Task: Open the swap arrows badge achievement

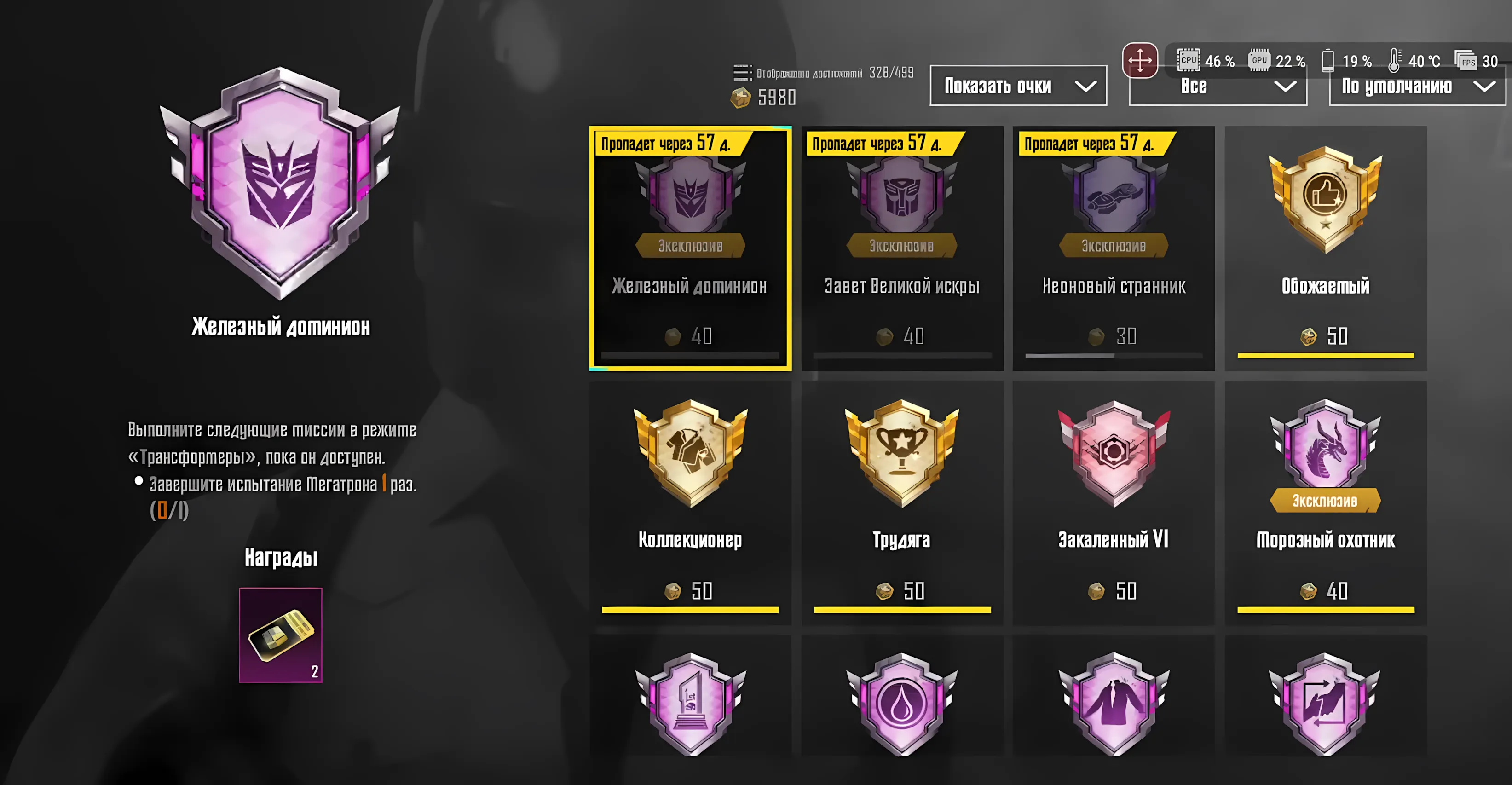Action: click(1325, 704)
